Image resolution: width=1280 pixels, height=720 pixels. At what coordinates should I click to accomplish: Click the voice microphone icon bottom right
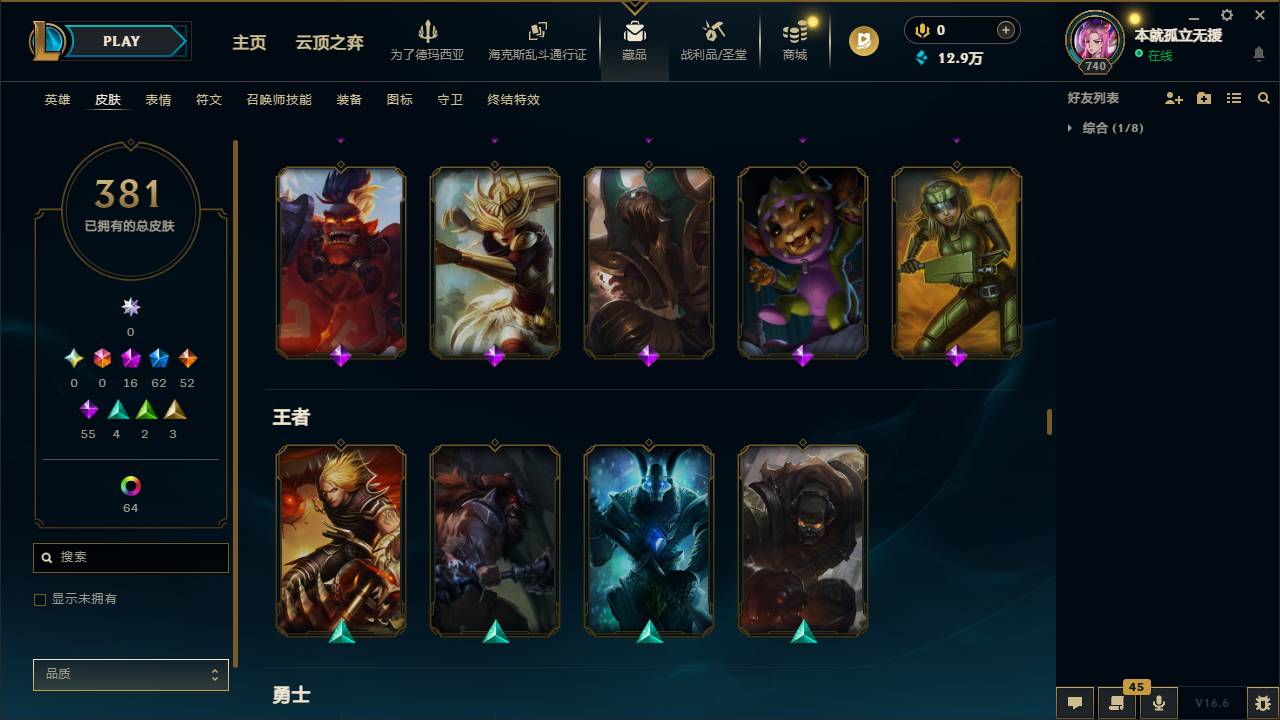point(1159,703)
